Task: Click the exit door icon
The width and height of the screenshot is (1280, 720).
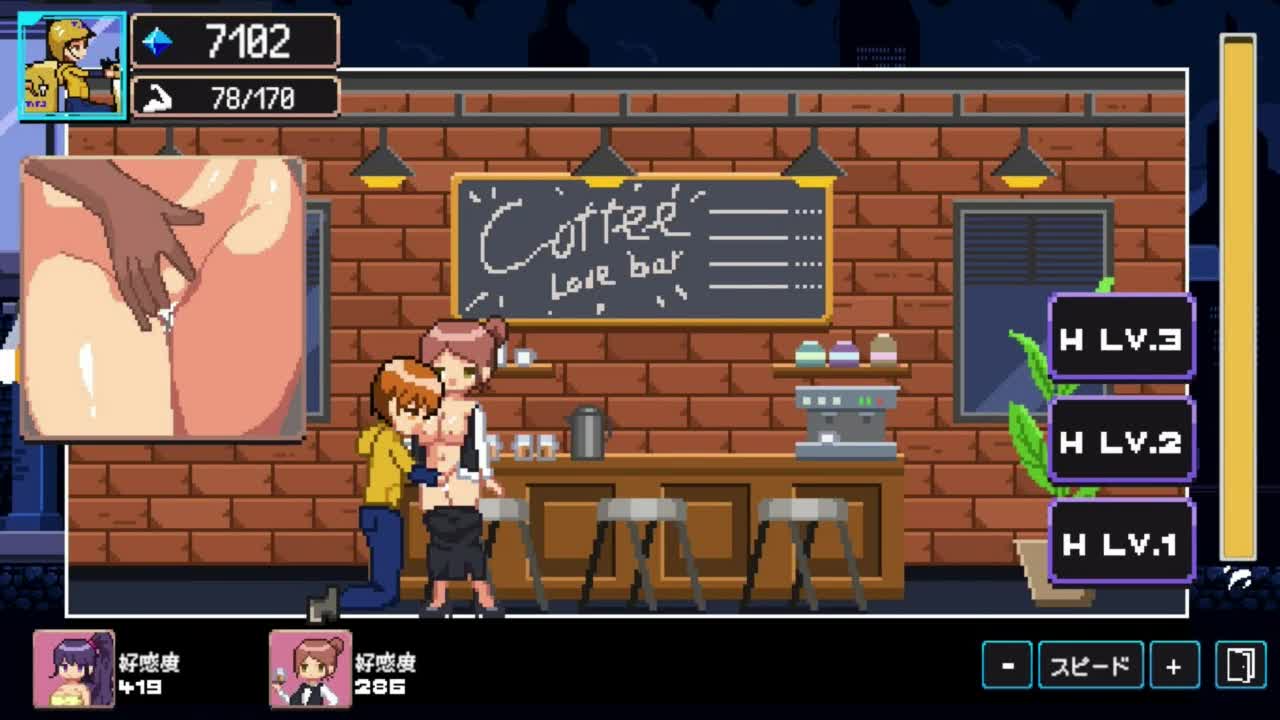Action: (x=1240, y=666)
